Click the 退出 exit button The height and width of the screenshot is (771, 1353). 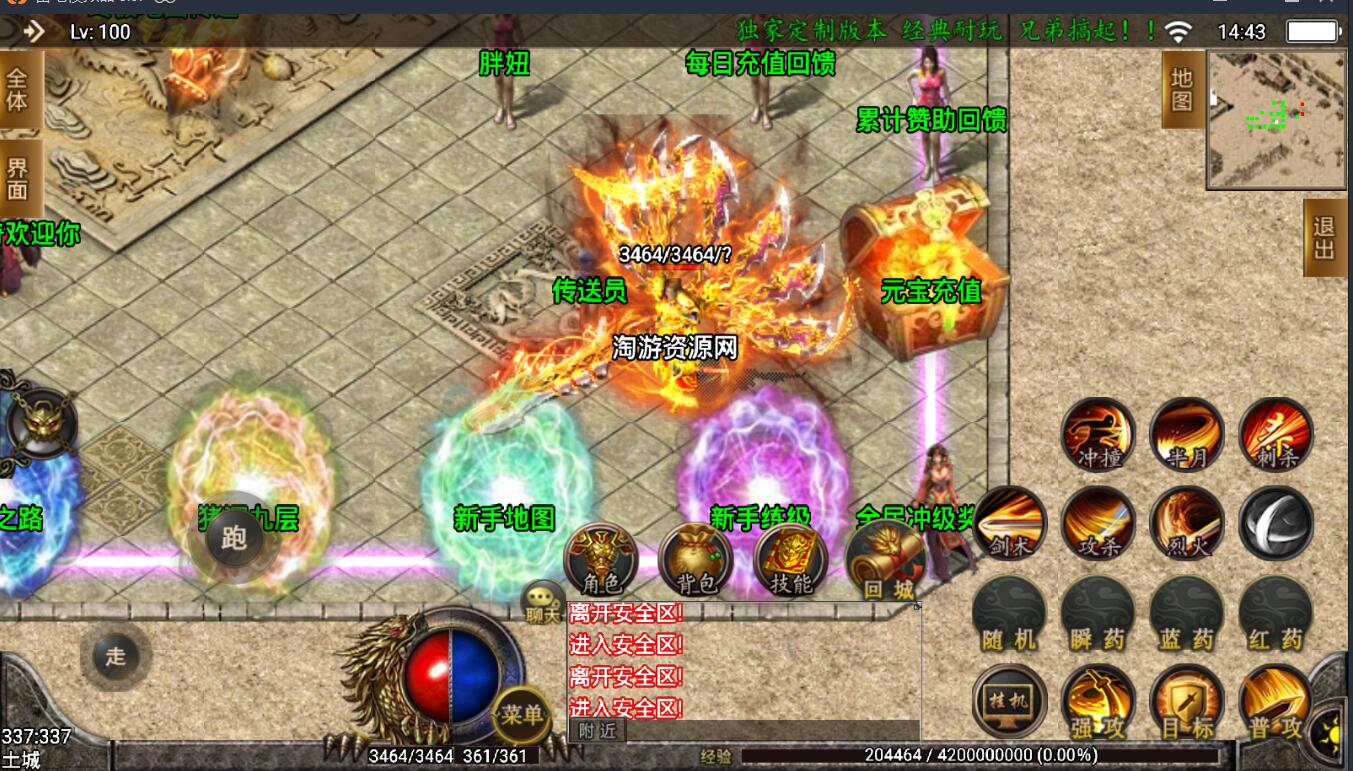point(1324,238)
